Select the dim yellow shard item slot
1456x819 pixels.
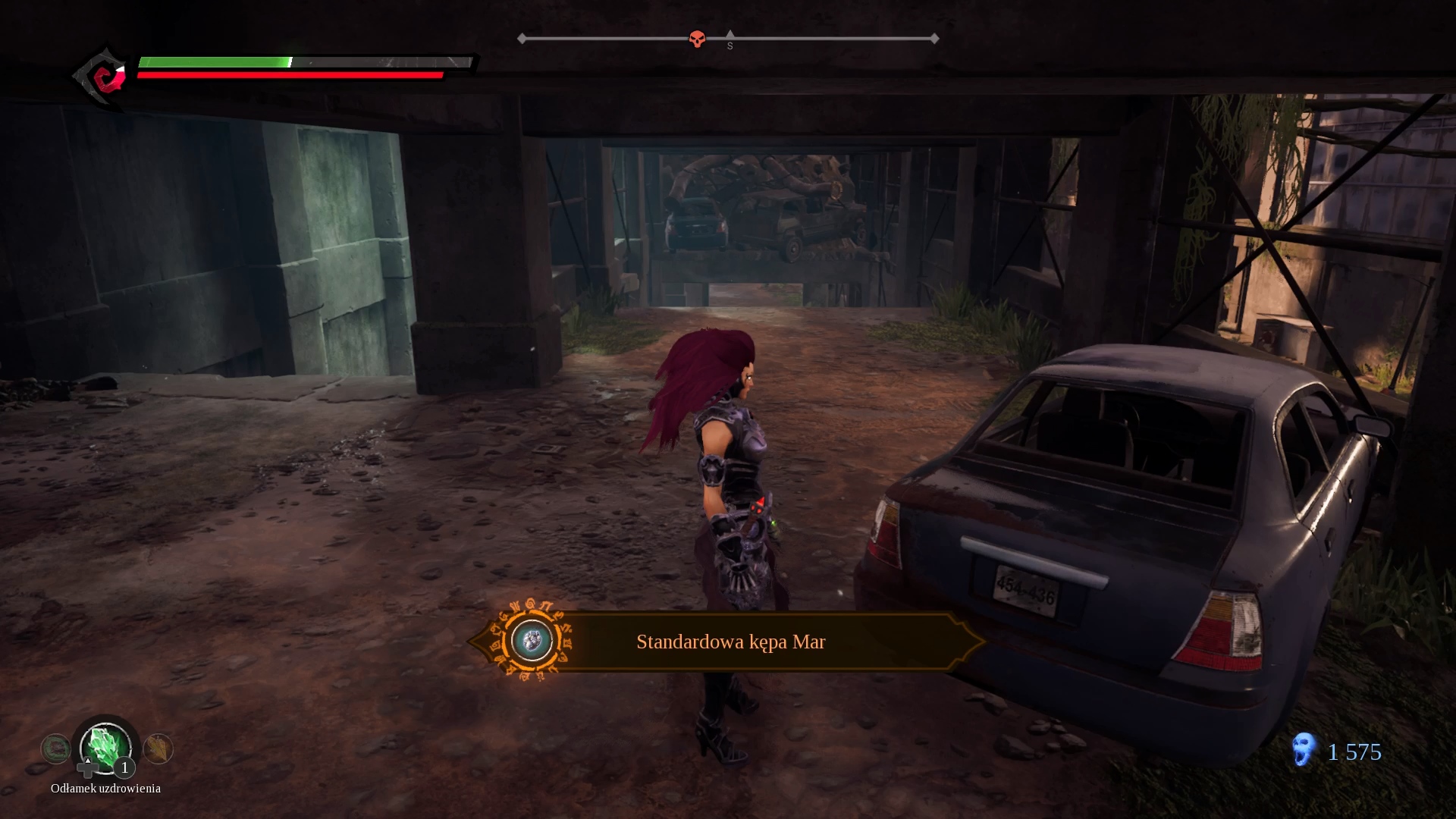[x=158, y=748]
